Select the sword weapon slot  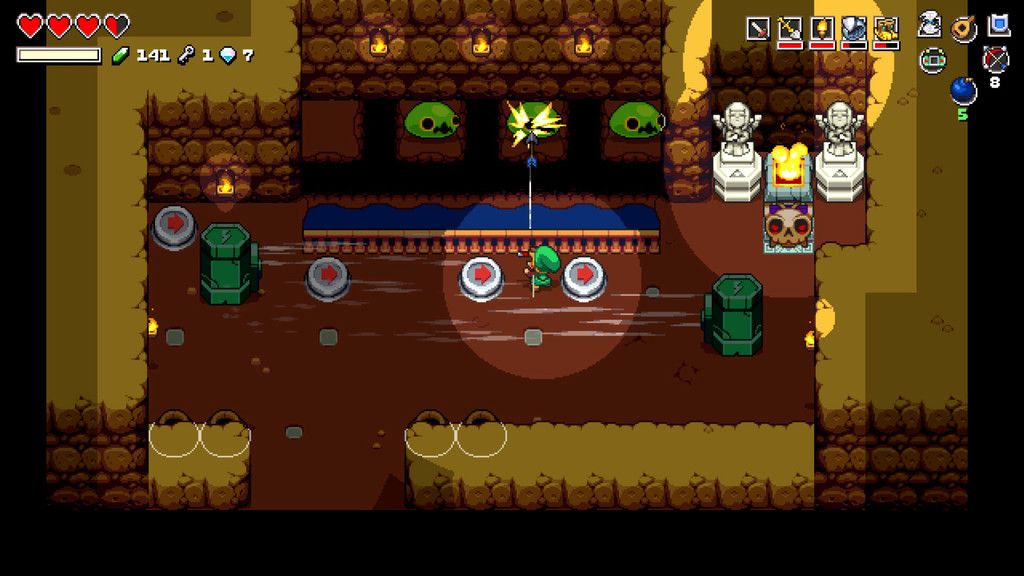tap(758, 29)
